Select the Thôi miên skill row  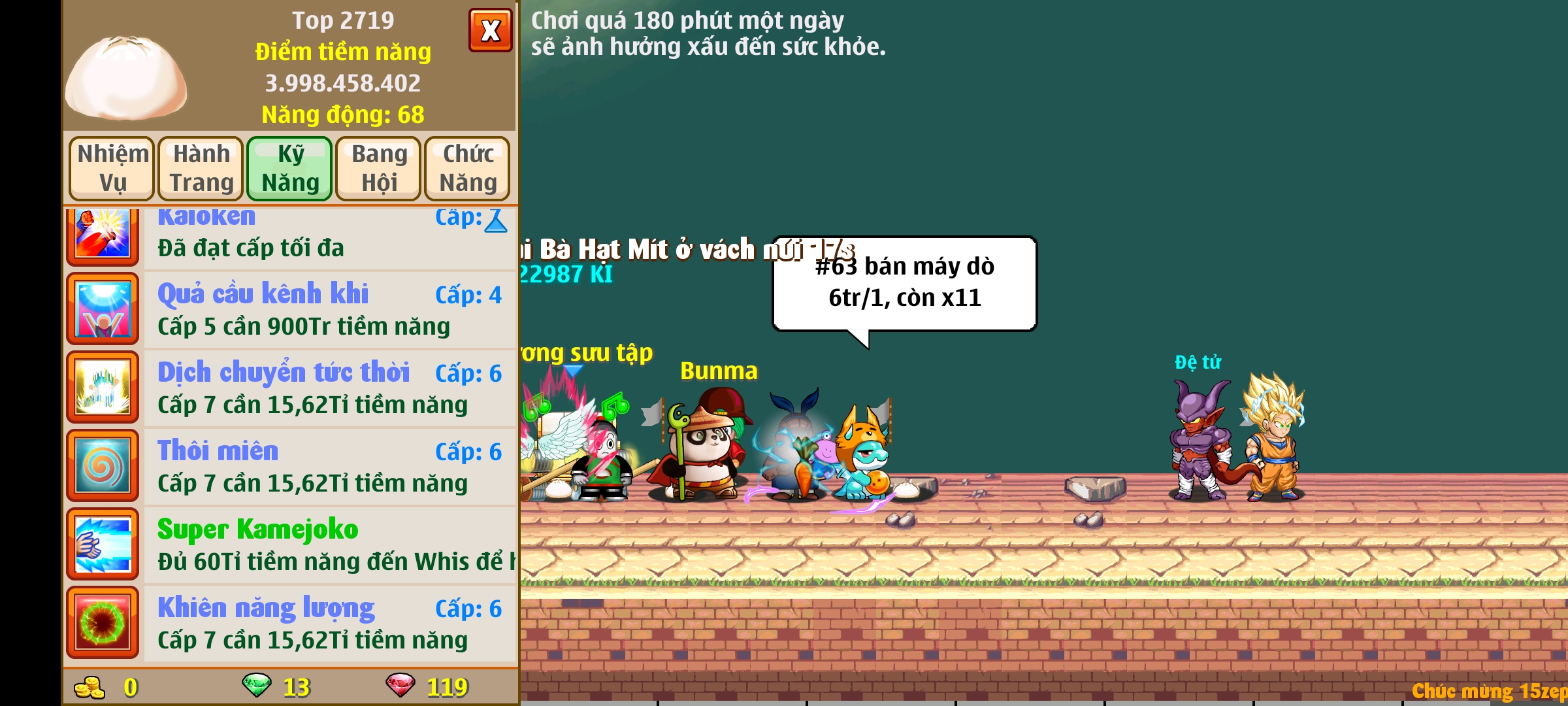[x=329, y=466]
